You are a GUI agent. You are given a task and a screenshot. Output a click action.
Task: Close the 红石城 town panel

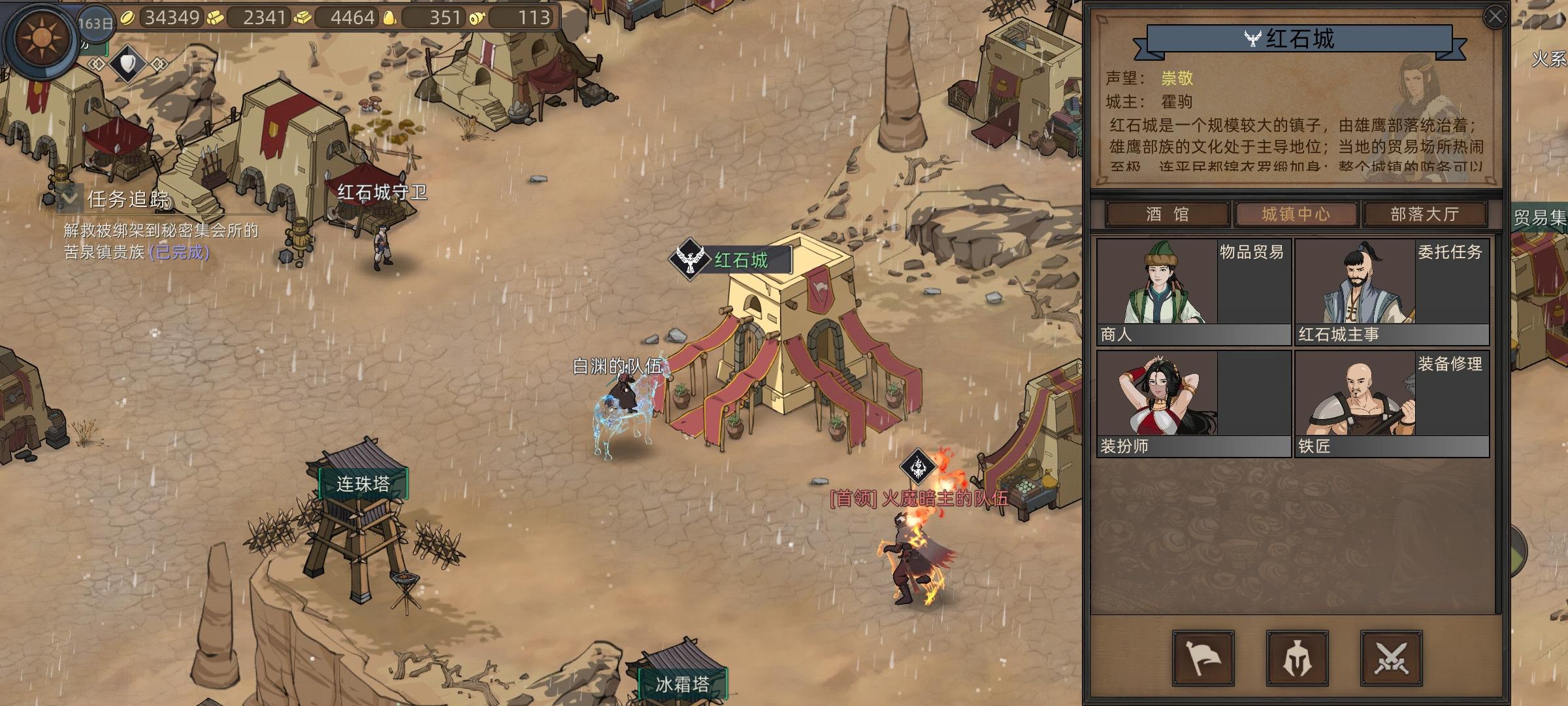coord(1495,17)
